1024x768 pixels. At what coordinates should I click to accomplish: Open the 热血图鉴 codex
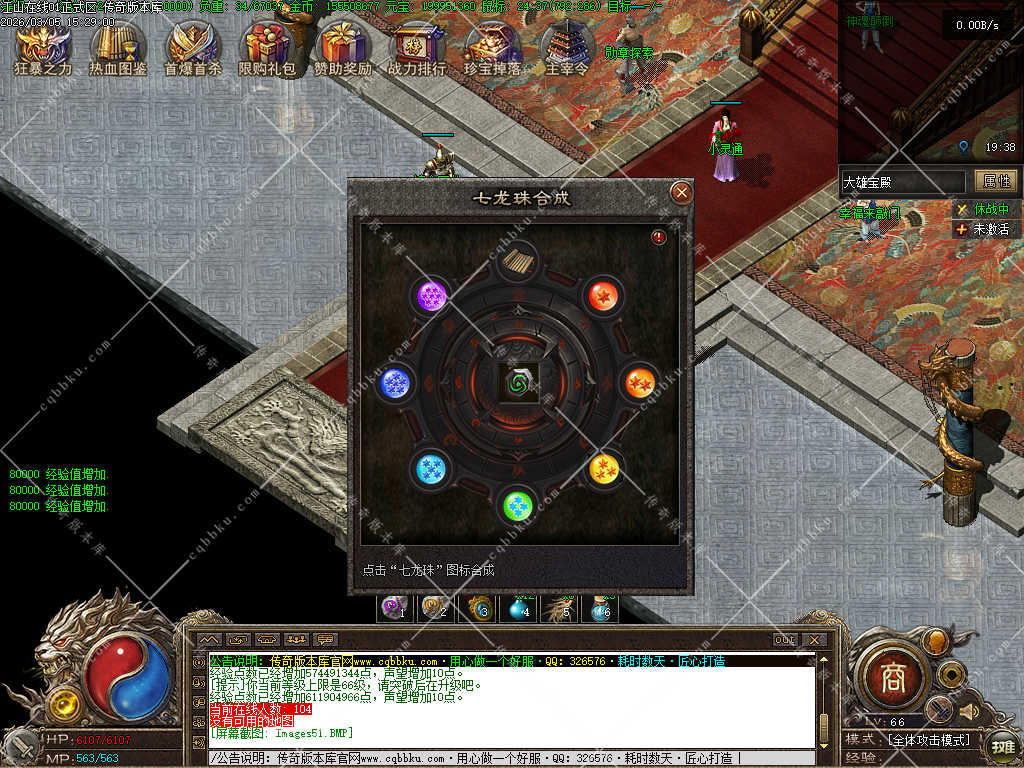(x=118, y=48)
